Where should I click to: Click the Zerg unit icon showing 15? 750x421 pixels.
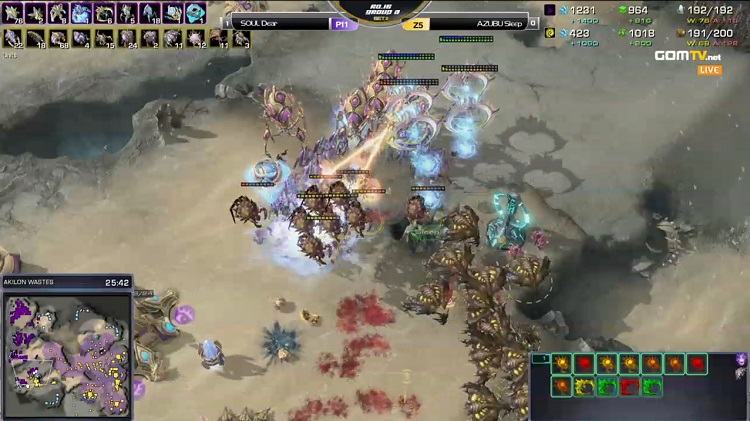coord(104,39)
